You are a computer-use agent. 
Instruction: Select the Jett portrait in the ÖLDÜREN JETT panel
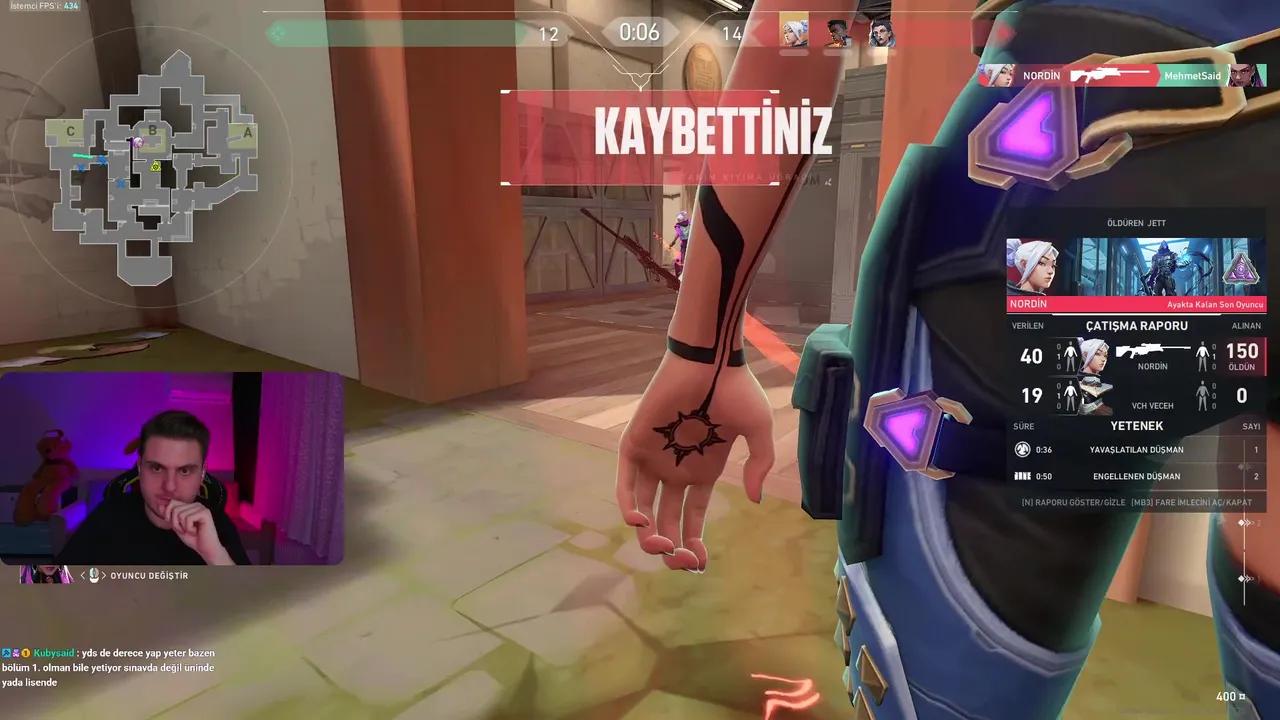pos(1035,265)
